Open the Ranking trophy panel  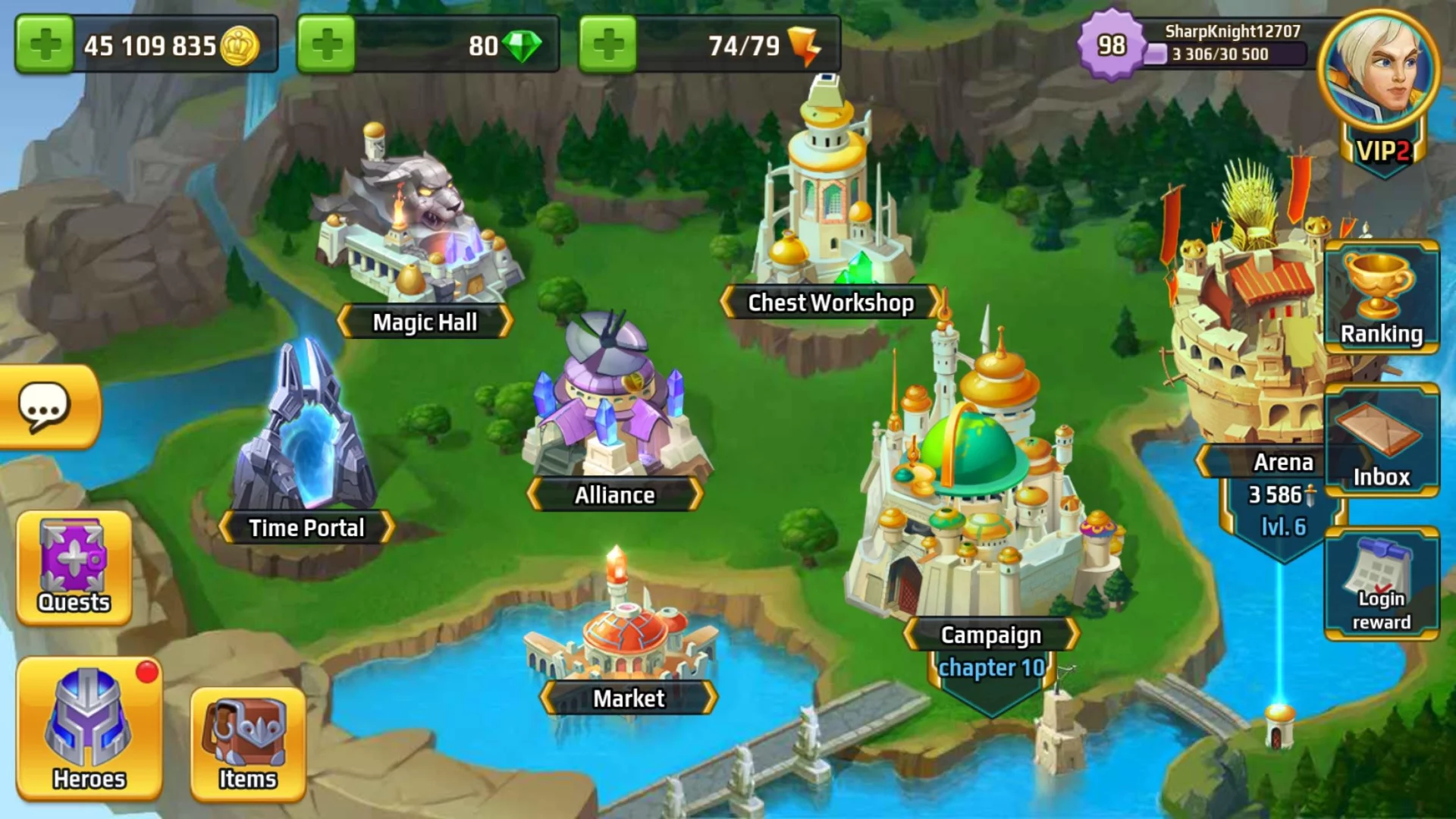pos(1381,297)
